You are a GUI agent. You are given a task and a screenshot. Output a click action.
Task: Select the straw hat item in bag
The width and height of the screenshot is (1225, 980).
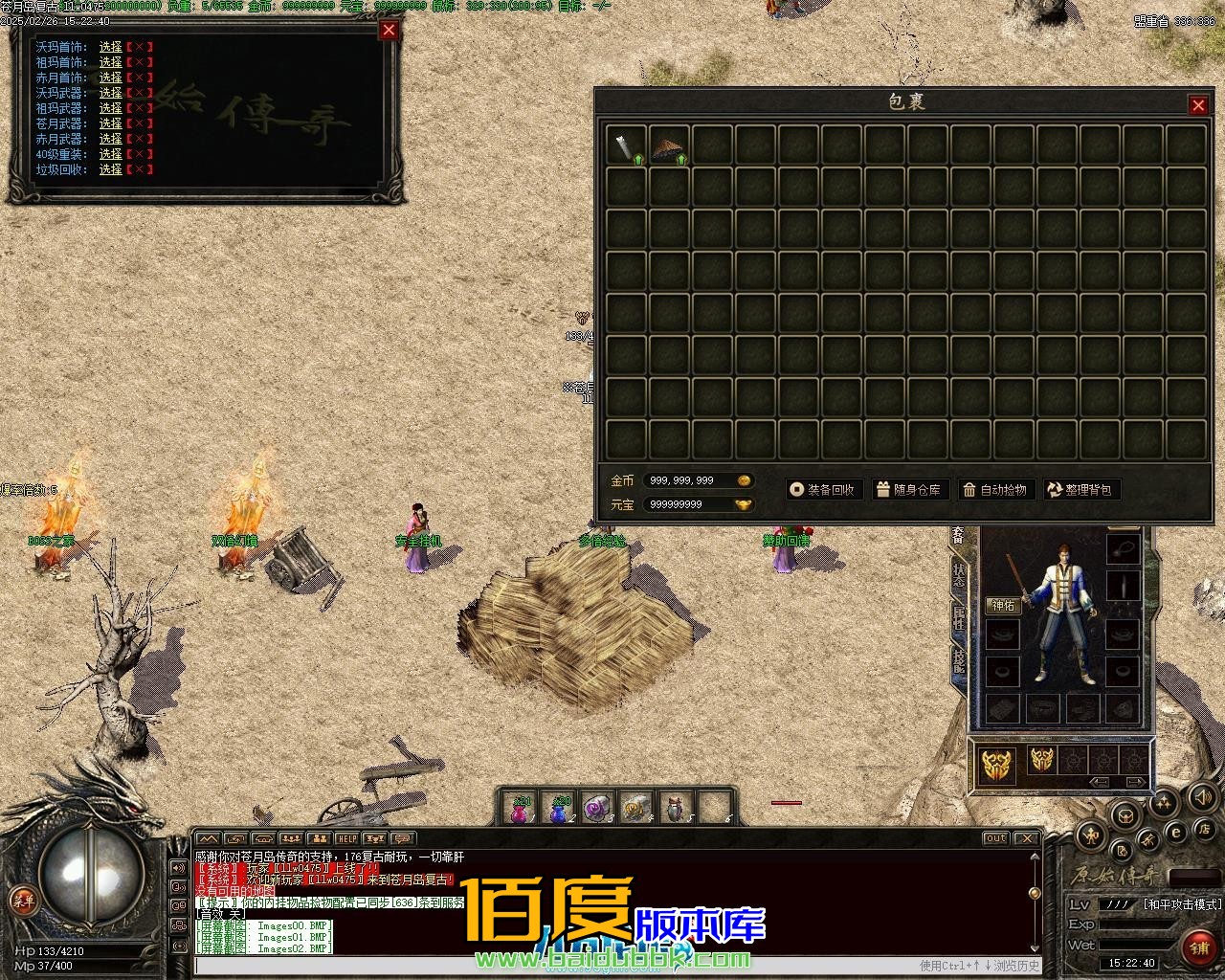669,145
